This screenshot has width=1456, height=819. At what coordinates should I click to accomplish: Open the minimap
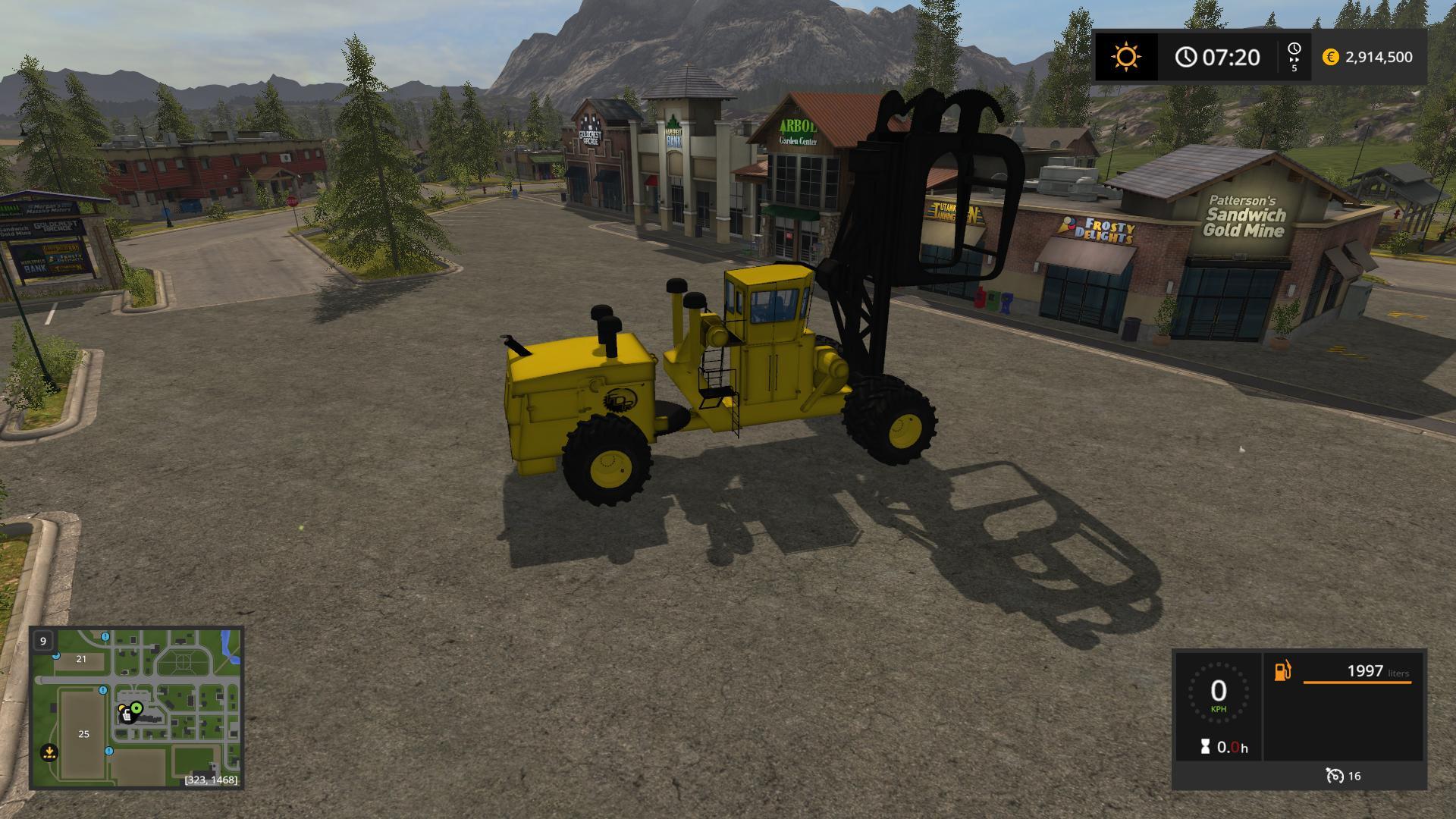136,708
